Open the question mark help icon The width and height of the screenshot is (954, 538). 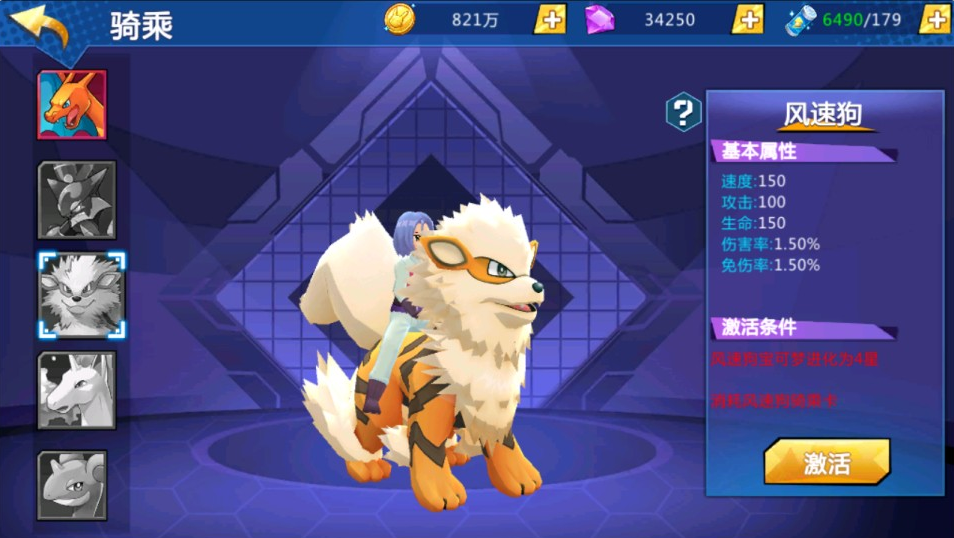(684, 111)
